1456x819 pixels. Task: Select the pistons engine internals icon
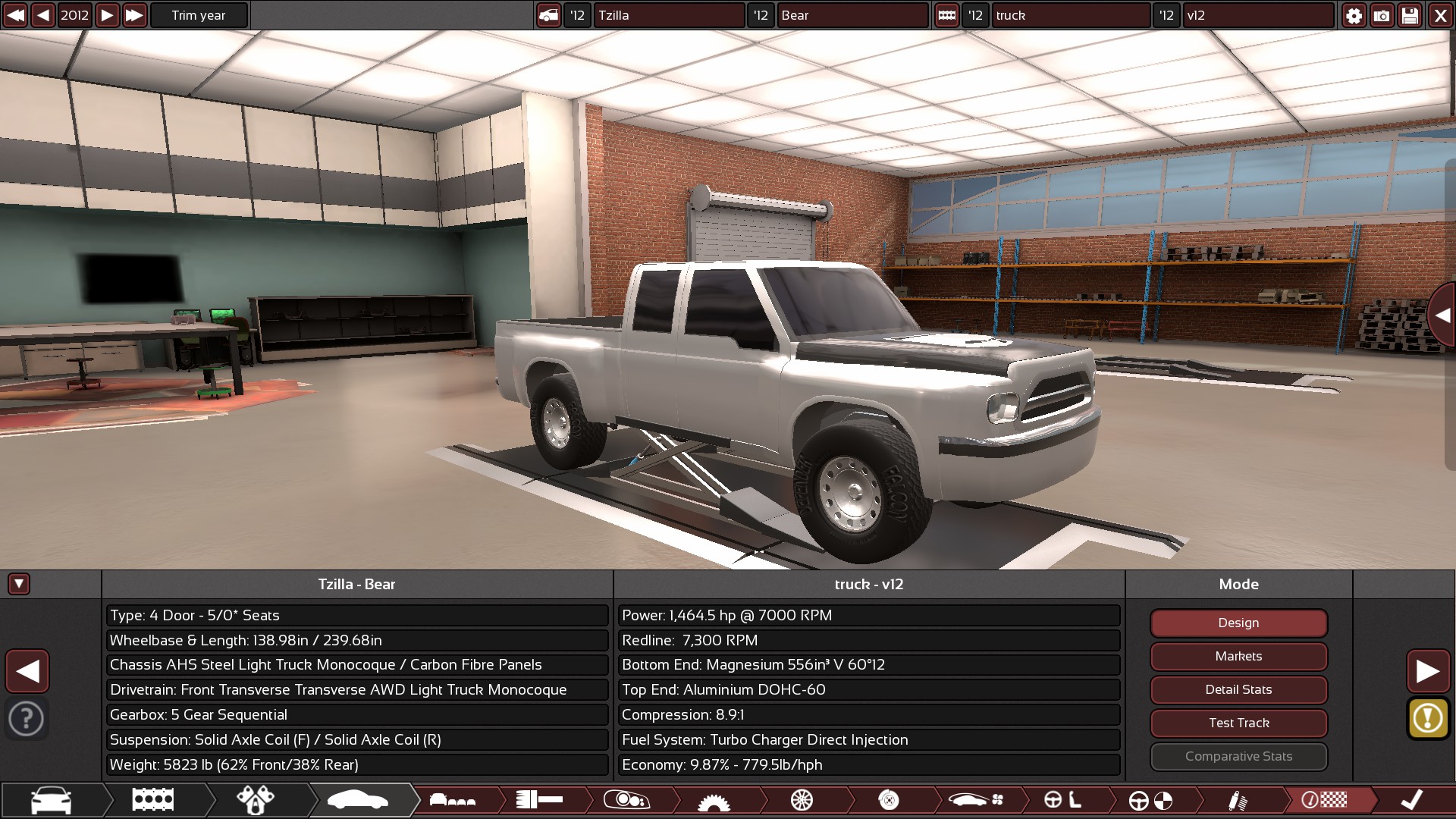coord(256,800)
